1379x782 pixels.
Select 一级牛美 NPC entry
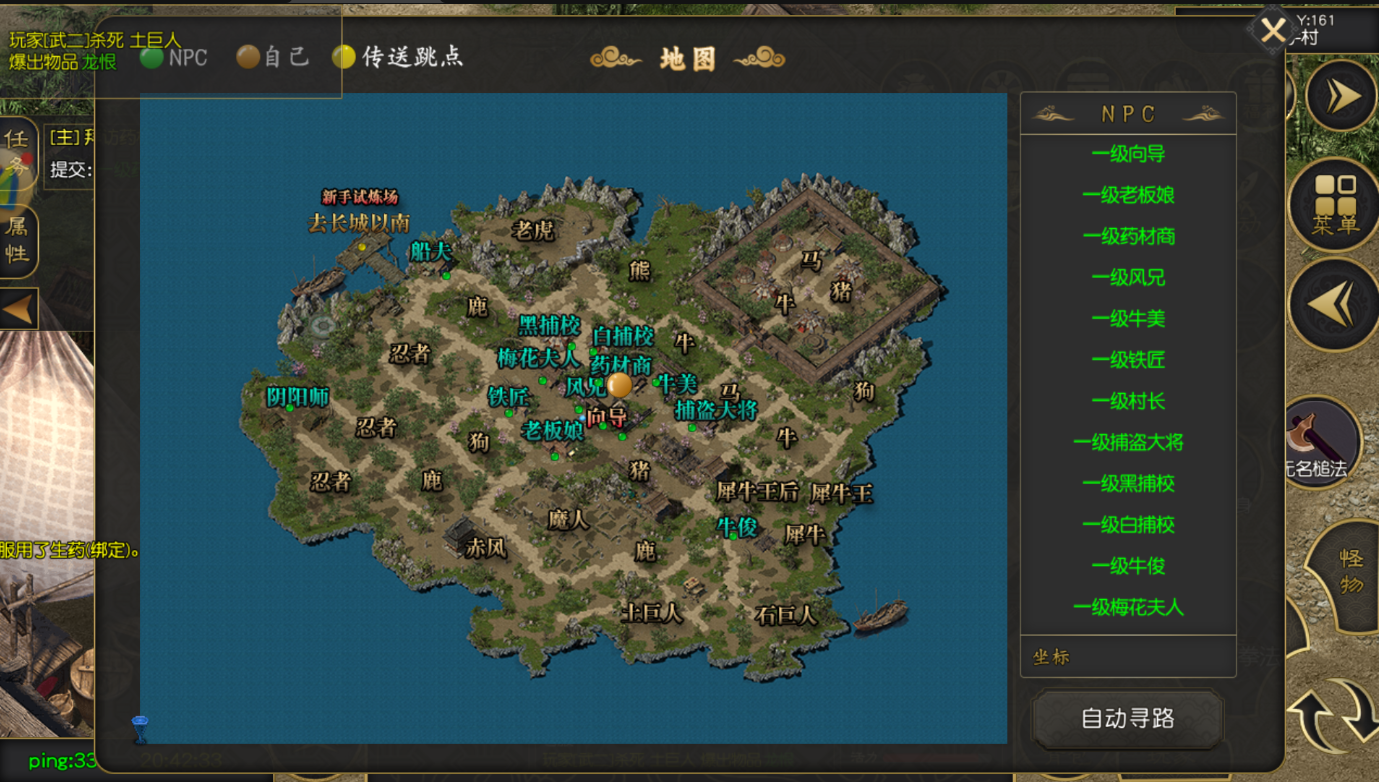[1128, 319]
